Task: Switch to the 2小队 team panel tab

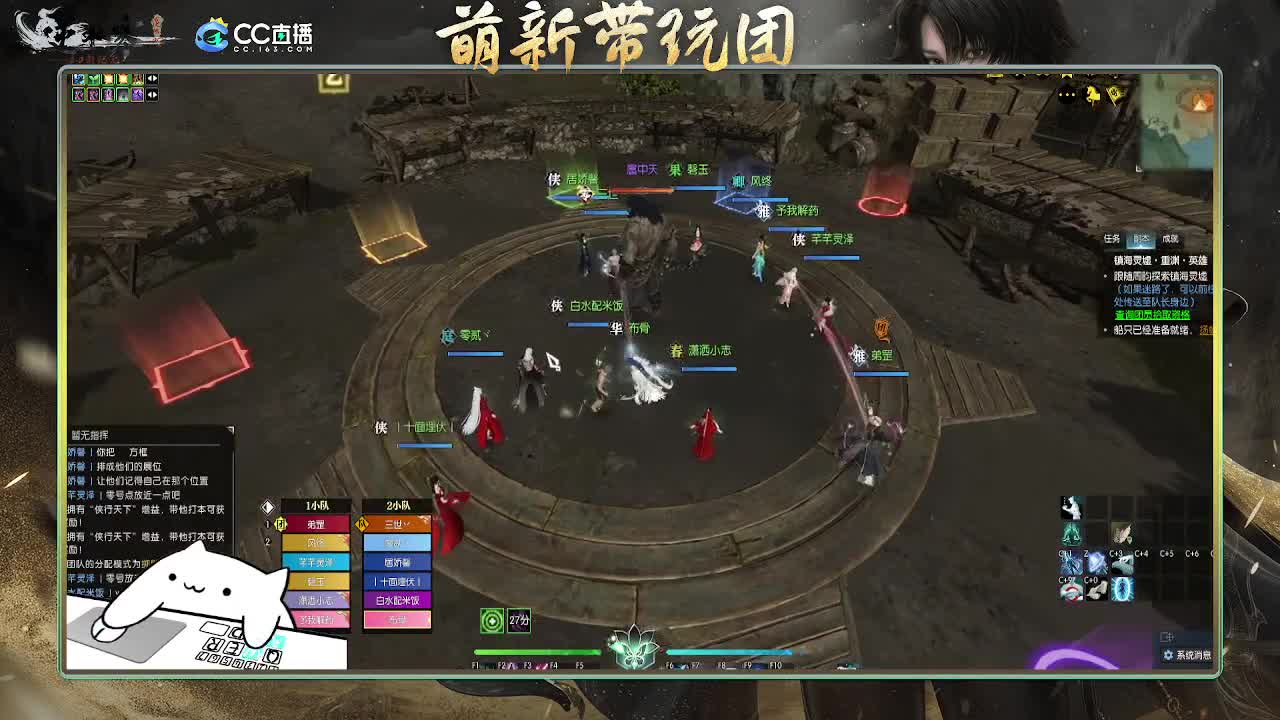Action: [399, 505]
